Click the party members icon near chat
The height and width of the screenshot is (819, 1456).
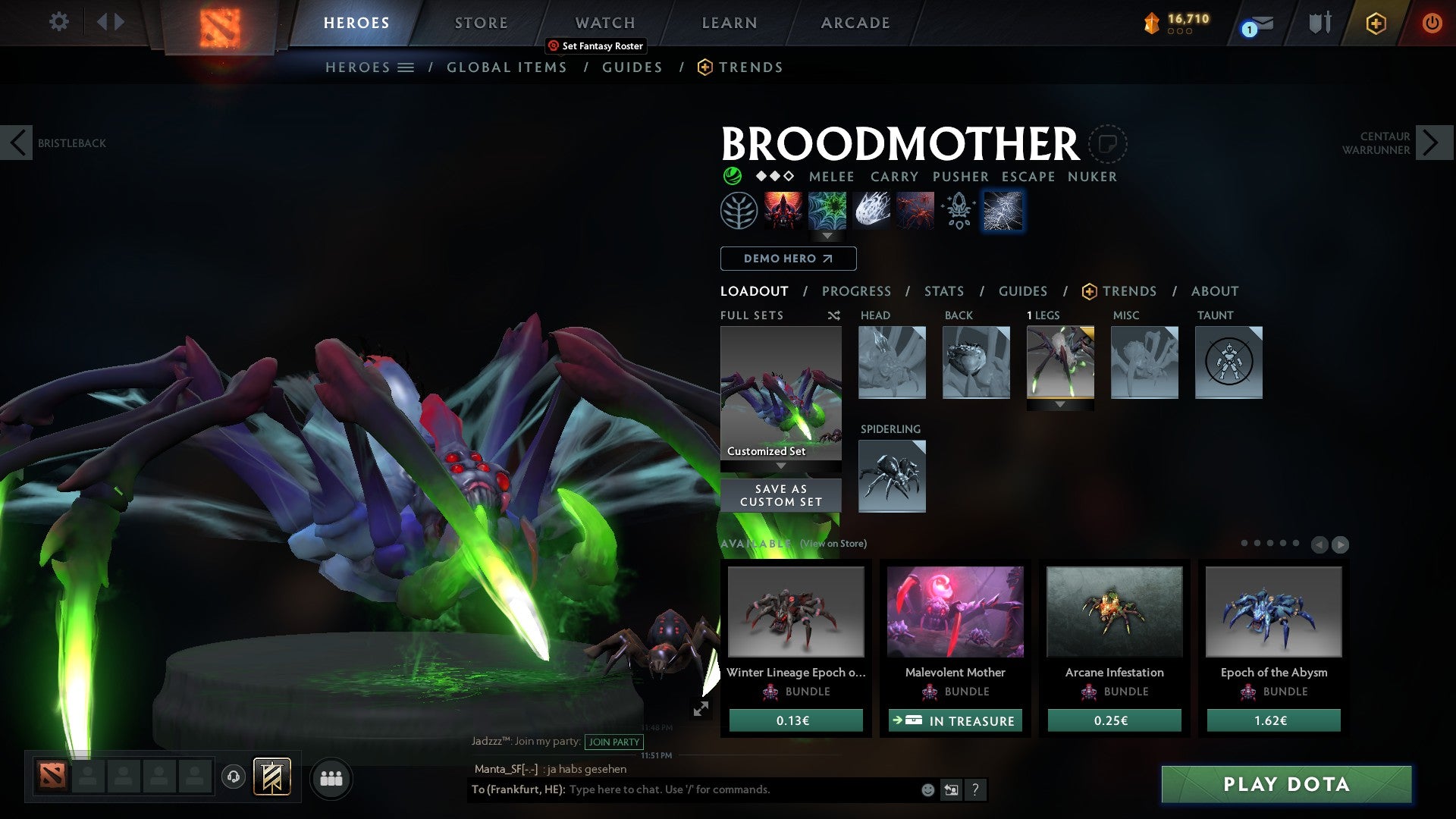(x=330, y=778)
